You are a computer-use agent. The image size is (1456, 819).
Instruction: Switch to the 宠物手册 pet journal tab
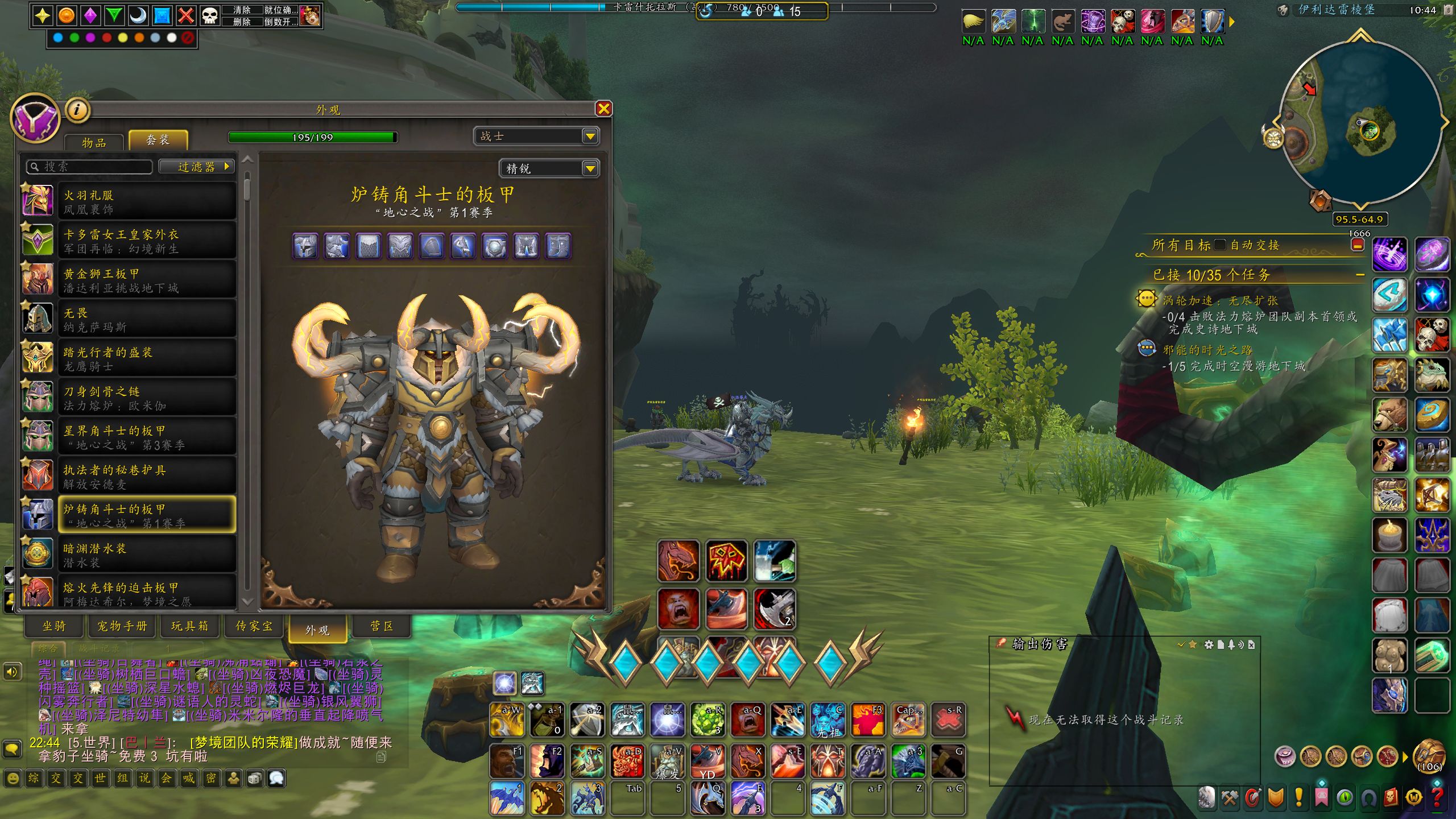(122, 626)
